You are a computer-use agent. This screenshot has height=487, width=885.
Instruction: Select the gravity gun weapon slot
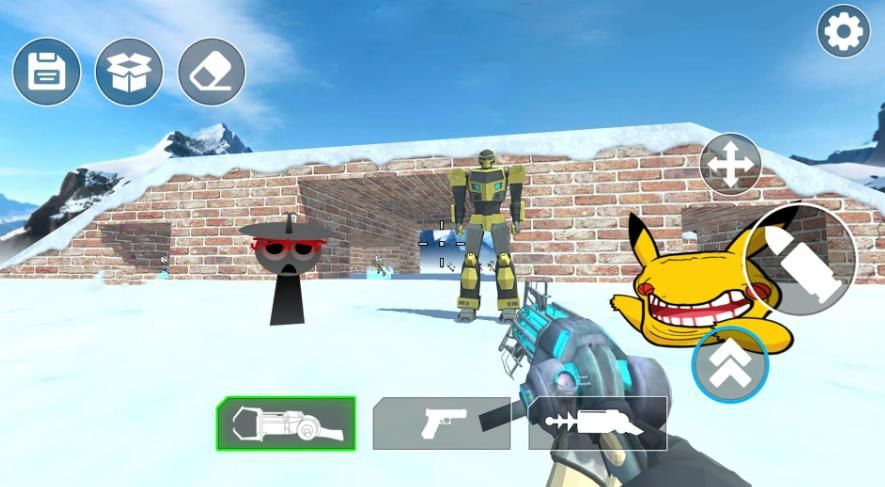point(286,423)
